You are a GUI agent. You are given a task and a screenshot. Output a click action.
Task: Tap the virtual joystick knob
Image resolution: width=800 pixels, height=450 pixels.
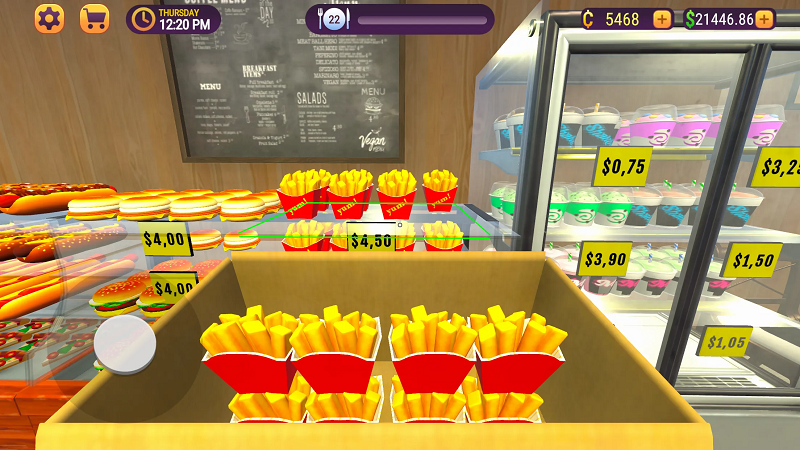[x=125, y=345]
